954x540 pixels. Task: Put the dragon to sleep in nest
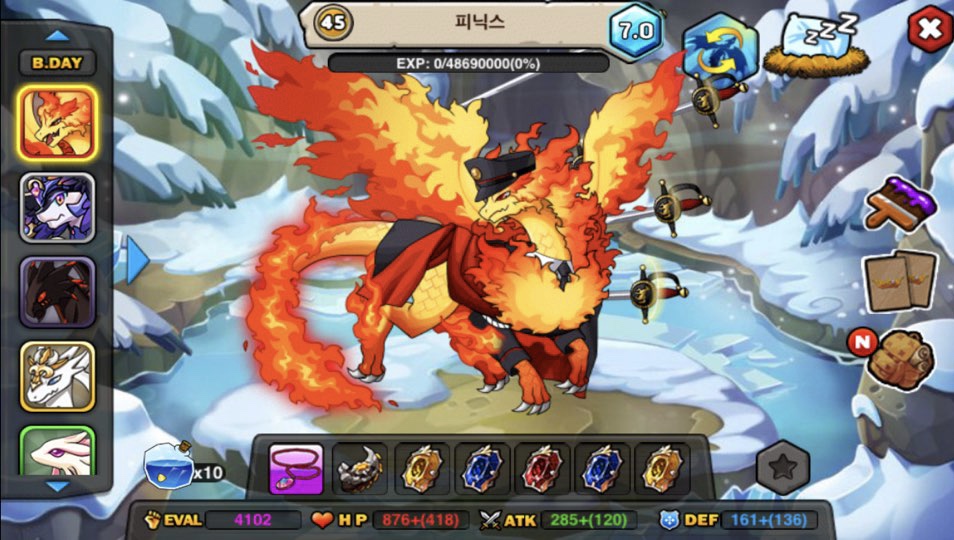[810, 46]
